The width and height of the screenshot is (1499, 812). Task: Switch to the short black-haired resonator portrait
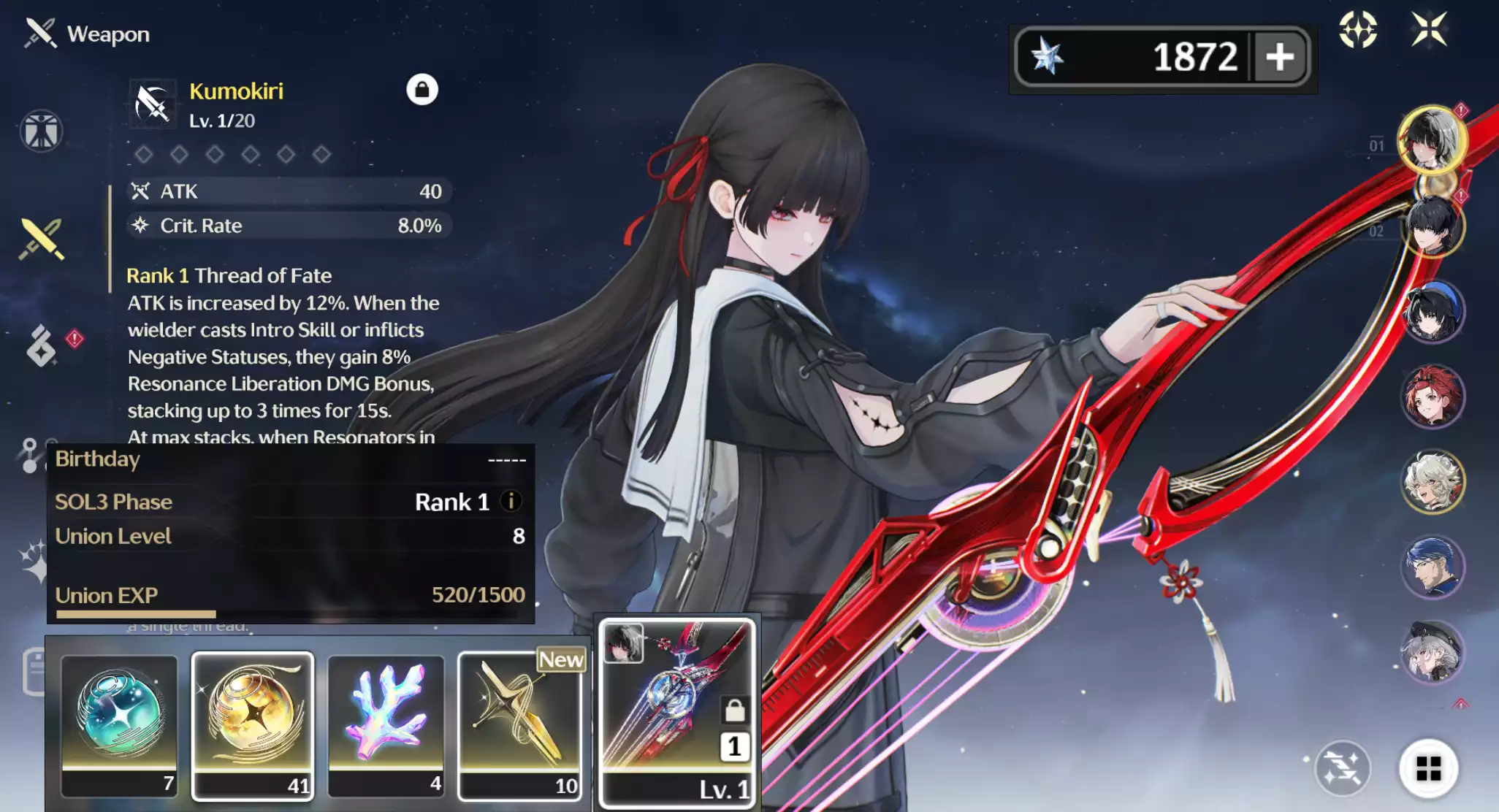[1433, 226]
